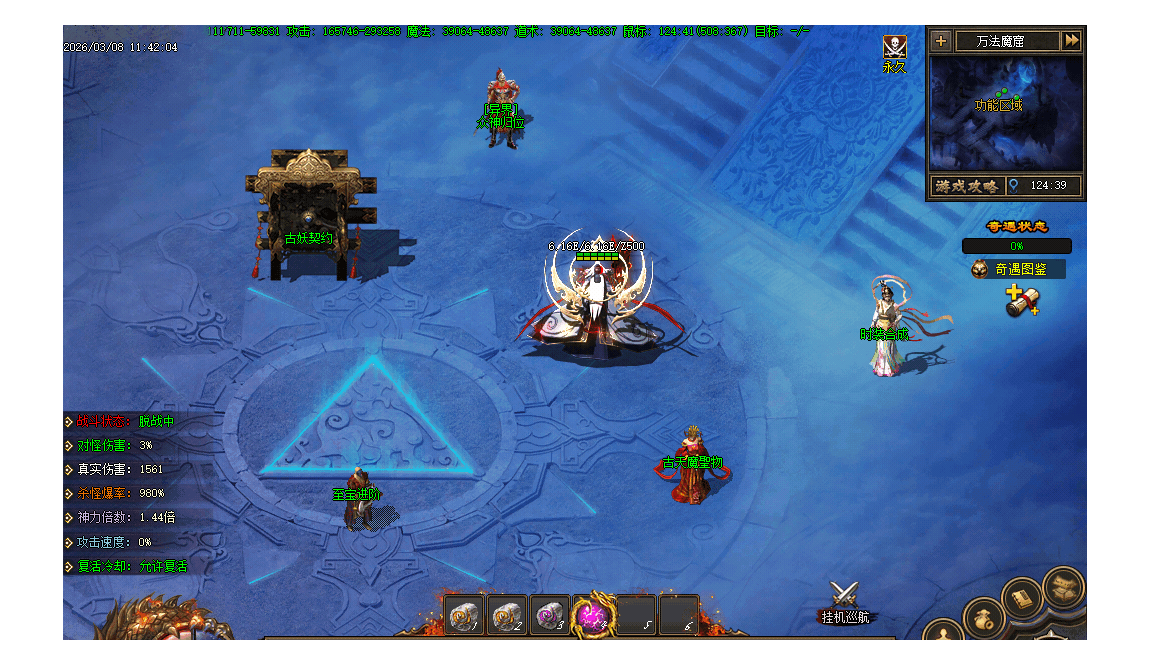Open the 奇遇图鉴 encounter codex

pyautogui.click(x=1017, y=269)
